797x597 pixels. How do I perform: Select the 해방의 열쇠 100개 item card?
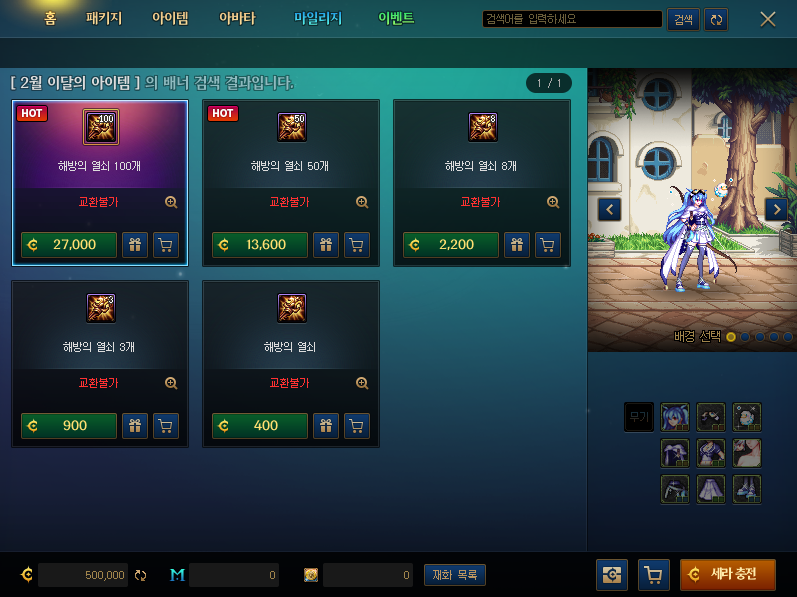(x=100, y=165)
